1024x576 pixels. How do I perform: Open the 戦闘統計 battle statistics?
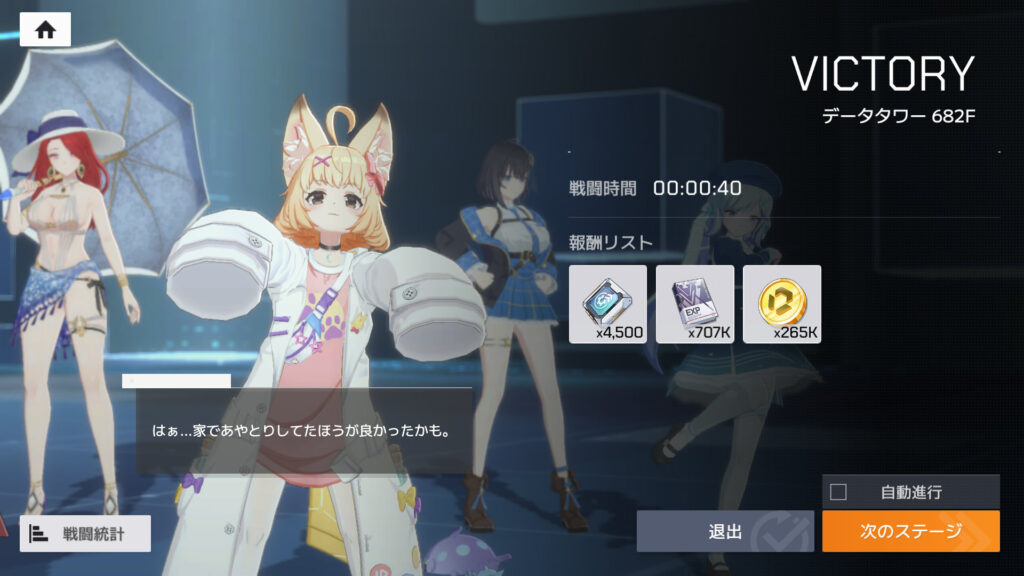tap(85, 534)
